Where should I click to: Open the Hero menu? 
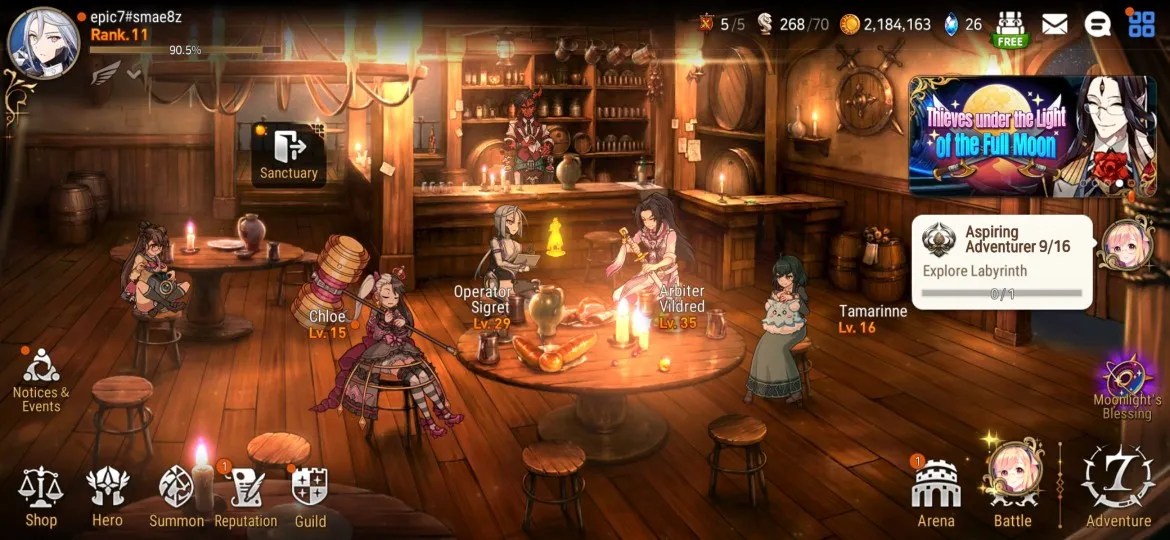pos(107,497)
